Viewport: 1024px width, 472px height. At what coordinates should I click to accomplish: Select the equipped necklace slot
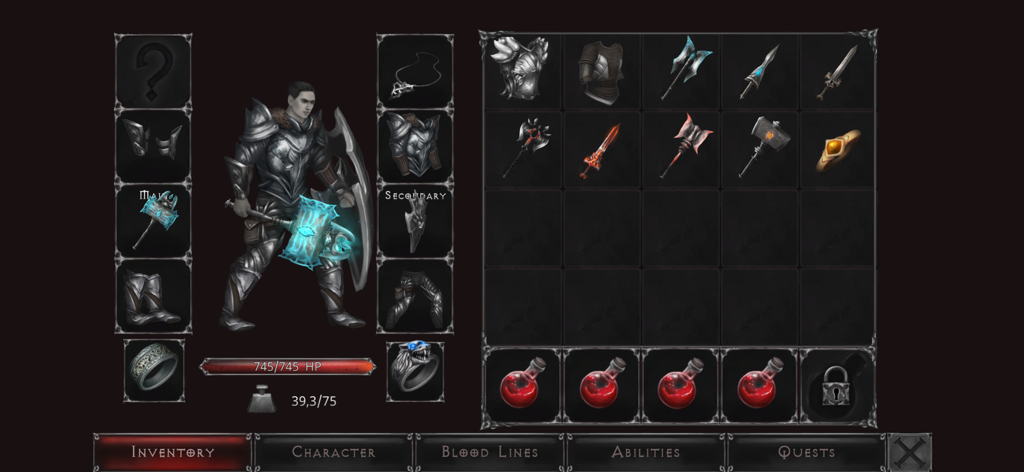click(415, 71)
